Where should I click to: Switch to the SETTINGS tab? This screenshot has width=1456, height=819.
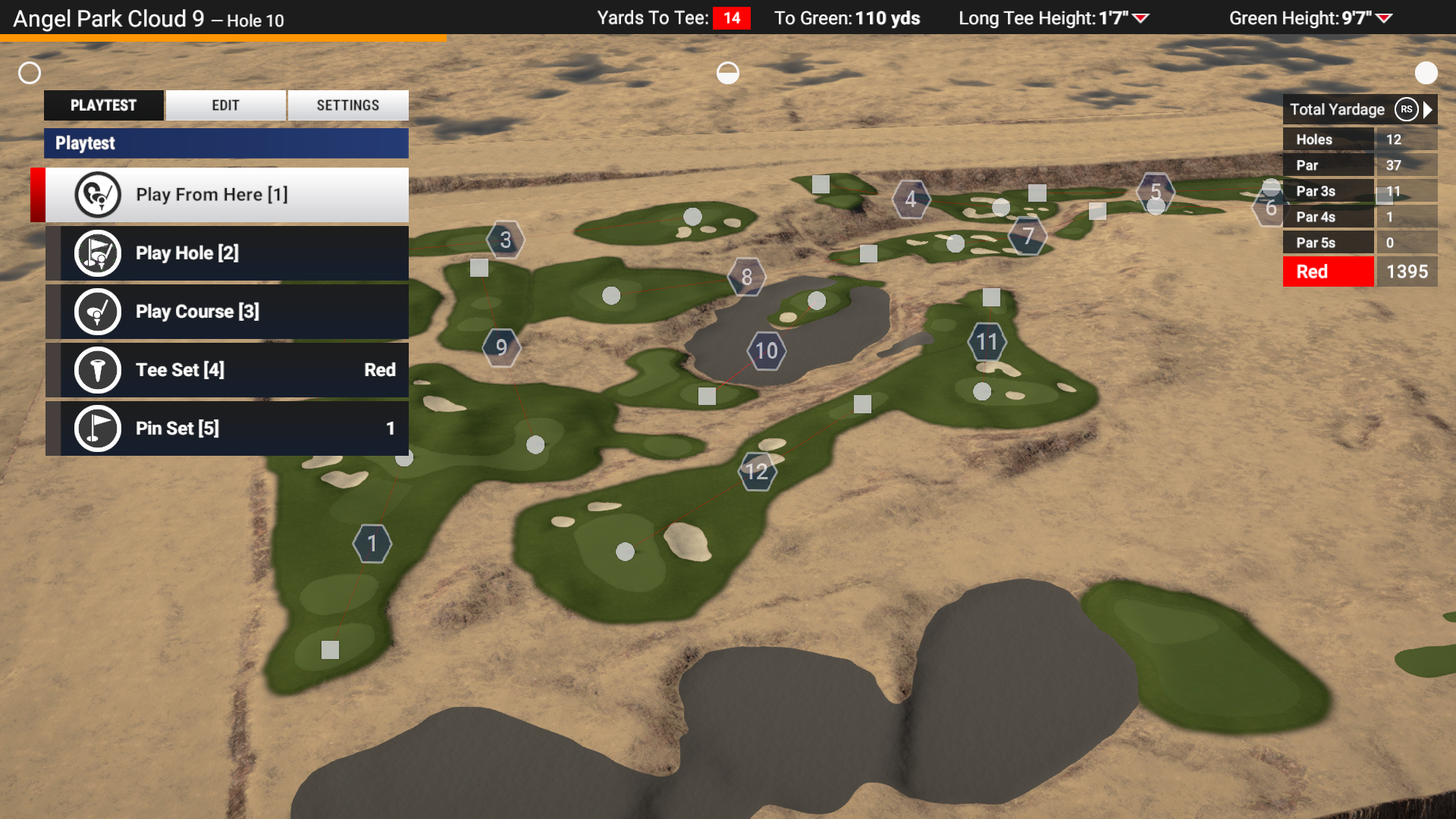tap(347, 105)
